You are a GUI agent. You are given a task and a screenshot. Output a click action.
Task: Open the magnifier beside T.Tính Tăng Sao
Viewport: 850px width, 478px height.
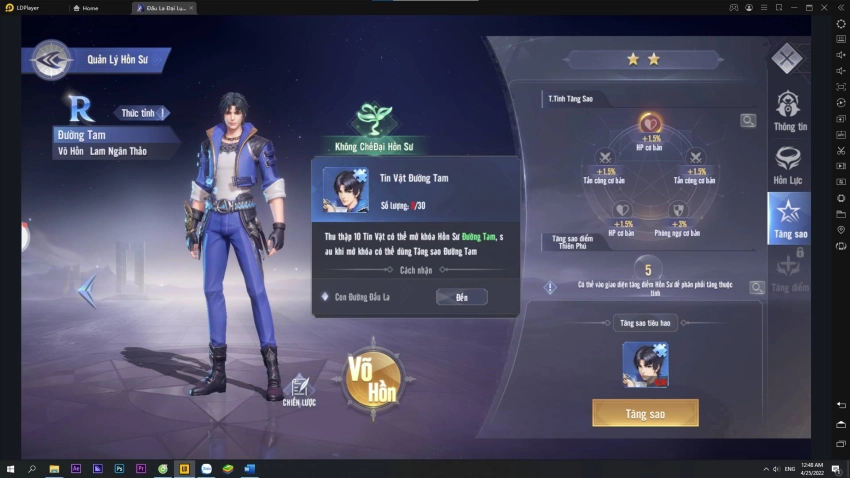pyautogui.click(x=748, y=121)
